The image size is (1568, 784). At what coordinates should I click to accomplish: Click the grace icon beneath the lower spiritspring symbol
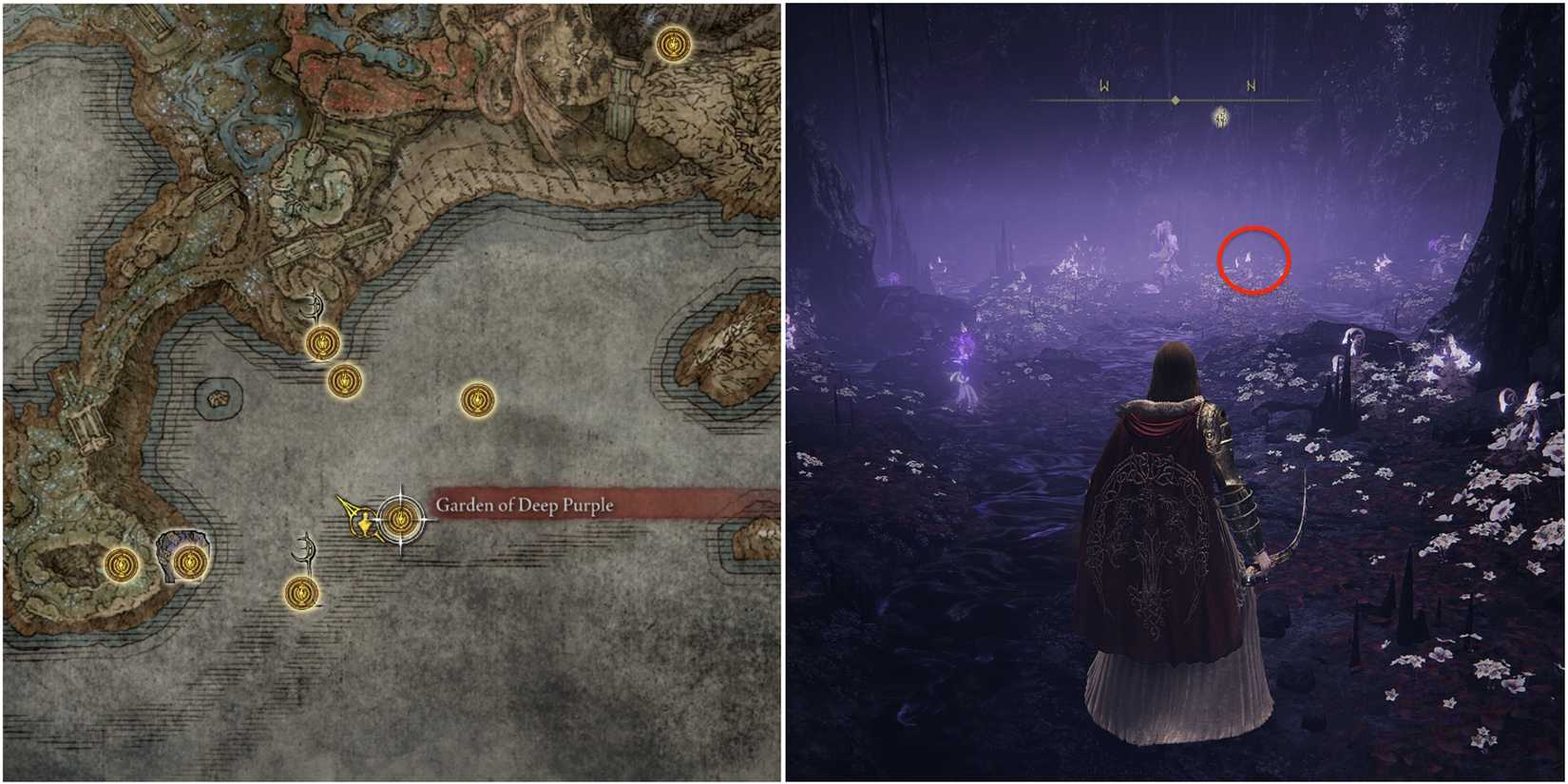pyautogui.click(x=301, y=594)
